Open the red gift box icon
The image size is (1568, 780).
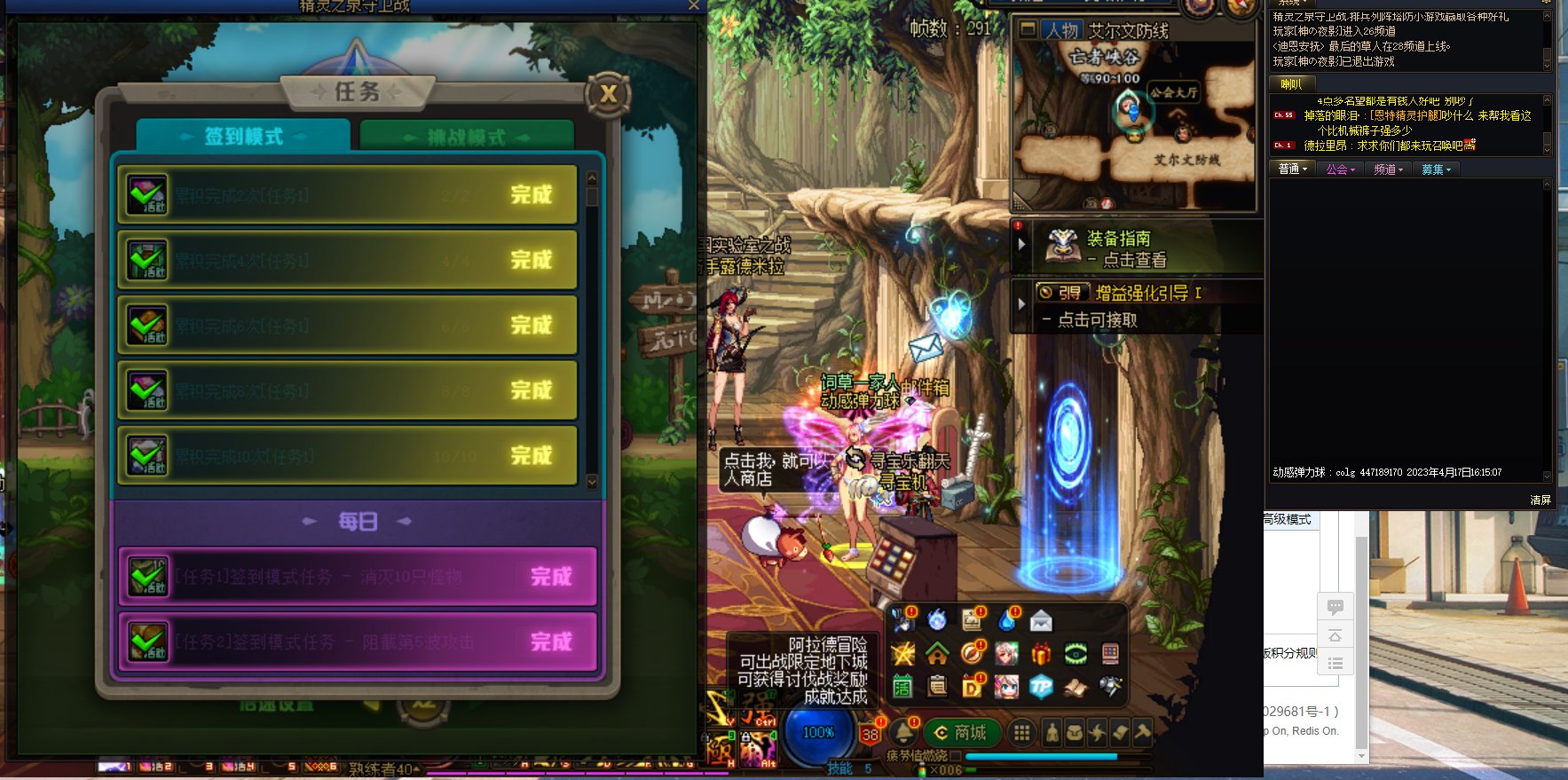pos(1041,655)
